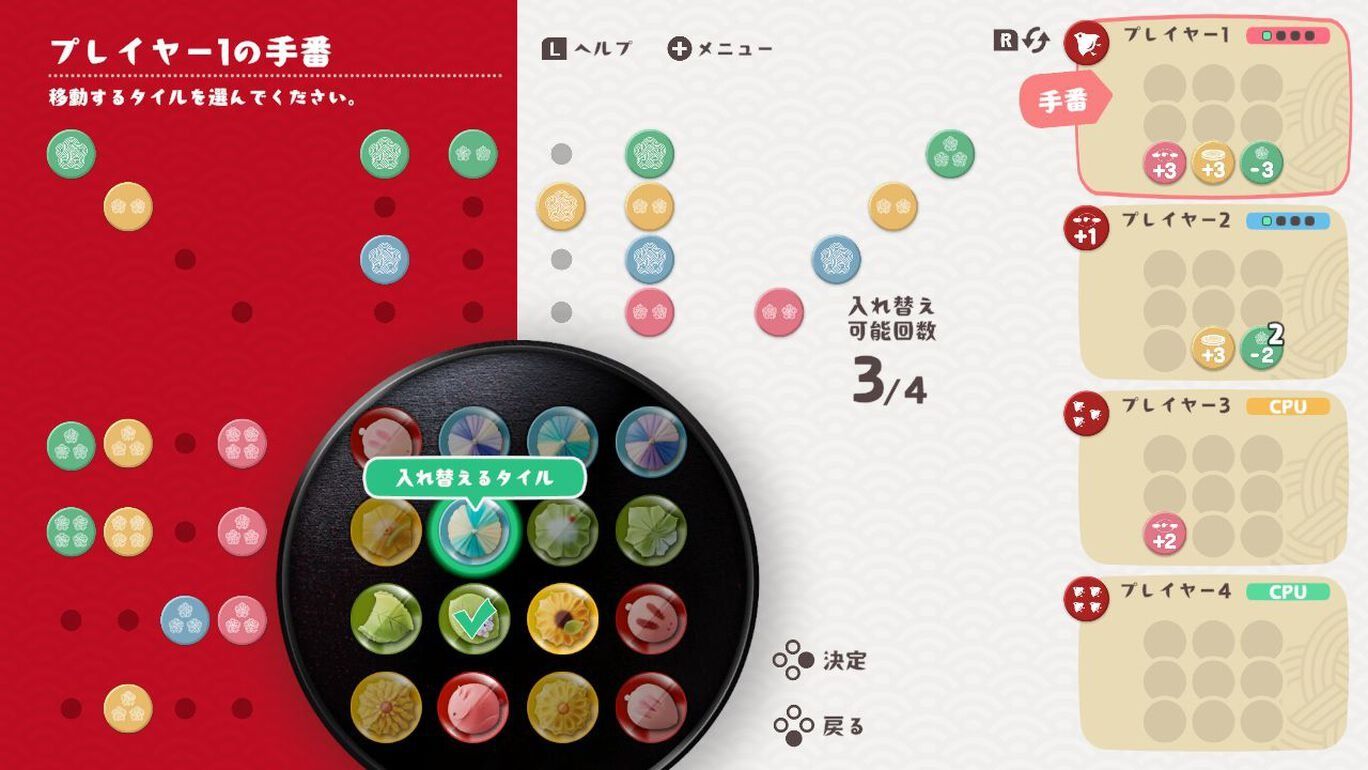The image size is (1368, 770).
Task: Toggle the green checkmark wagashi tile
Action: pyautogui.click(x=477, y=616)
